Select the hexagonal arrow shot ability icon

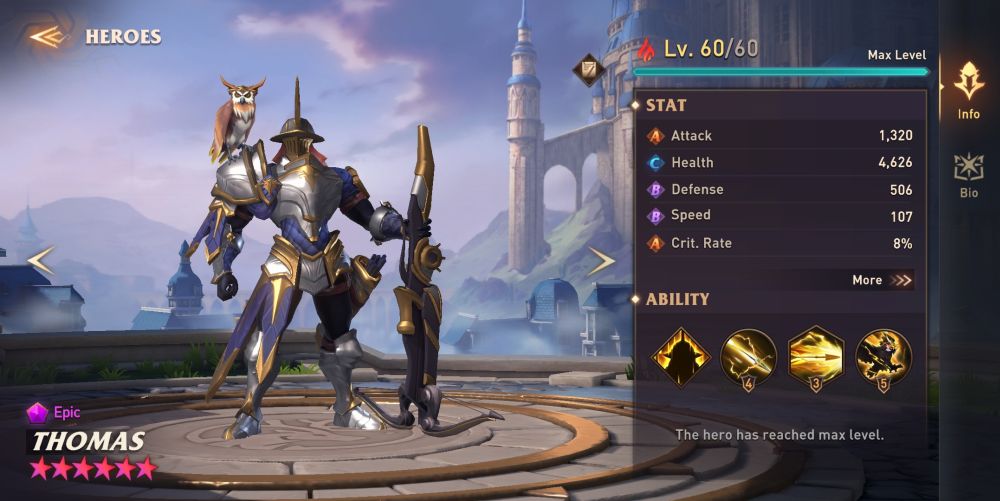point(816,357)
